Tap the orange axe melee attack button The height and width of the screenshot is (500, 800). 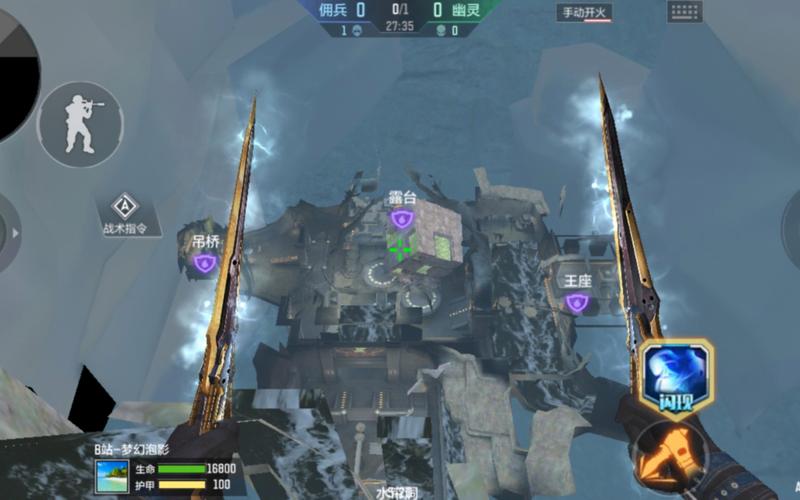click(668, 454)
